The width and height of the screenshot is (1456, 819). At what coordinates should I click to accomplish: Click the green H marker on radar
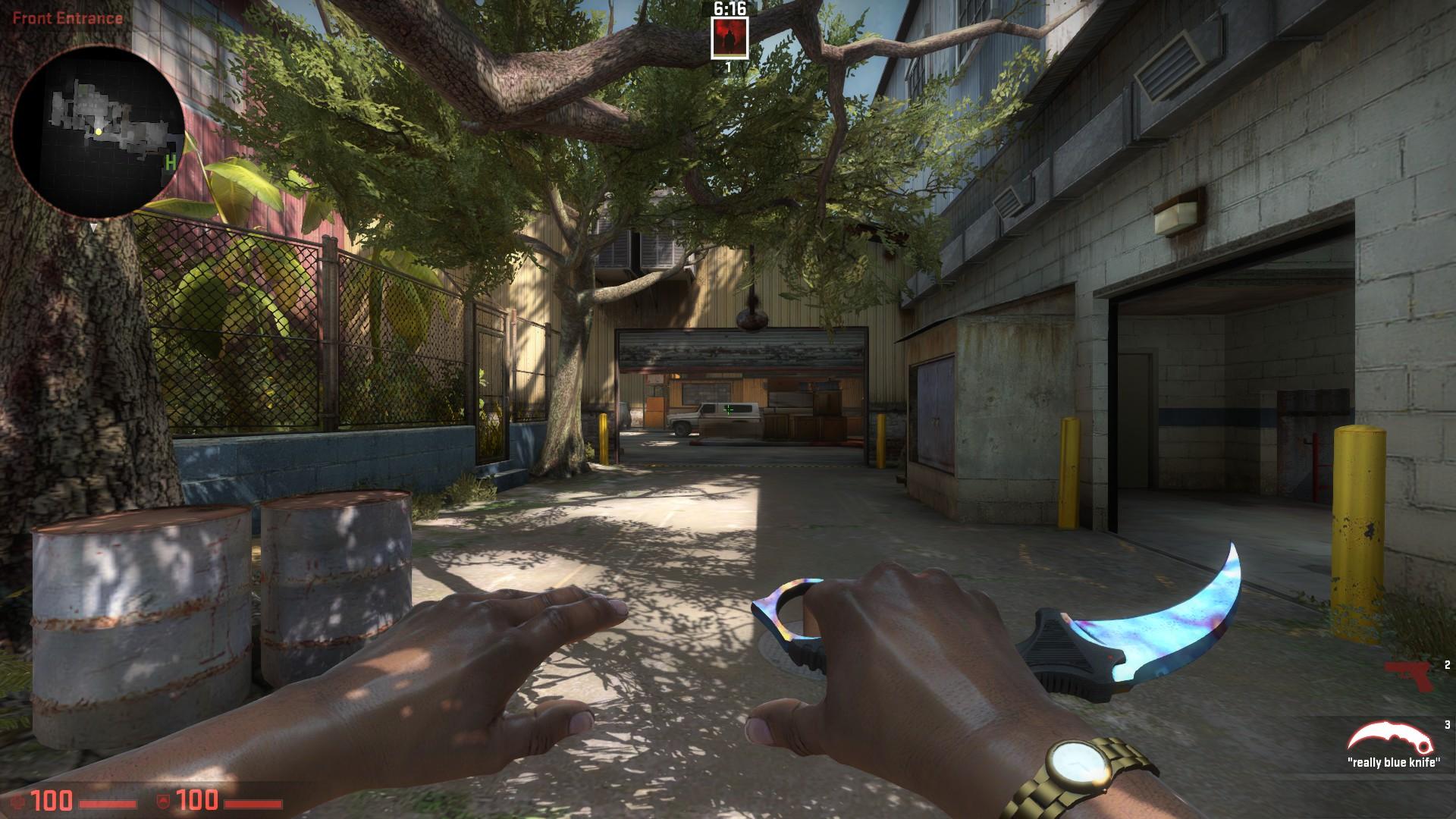171,162
